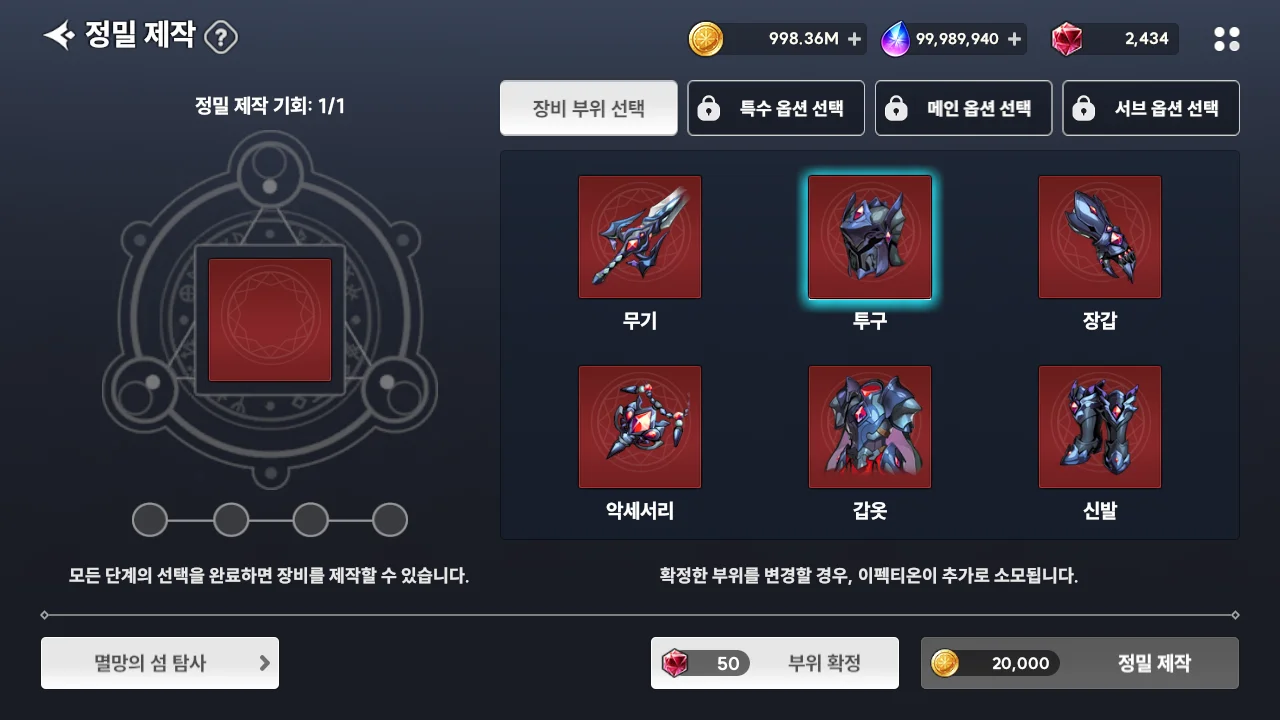The image size is (1280, 720).
Task: Choose the 갑옷 armor tile
Action: tap(870, 427)
